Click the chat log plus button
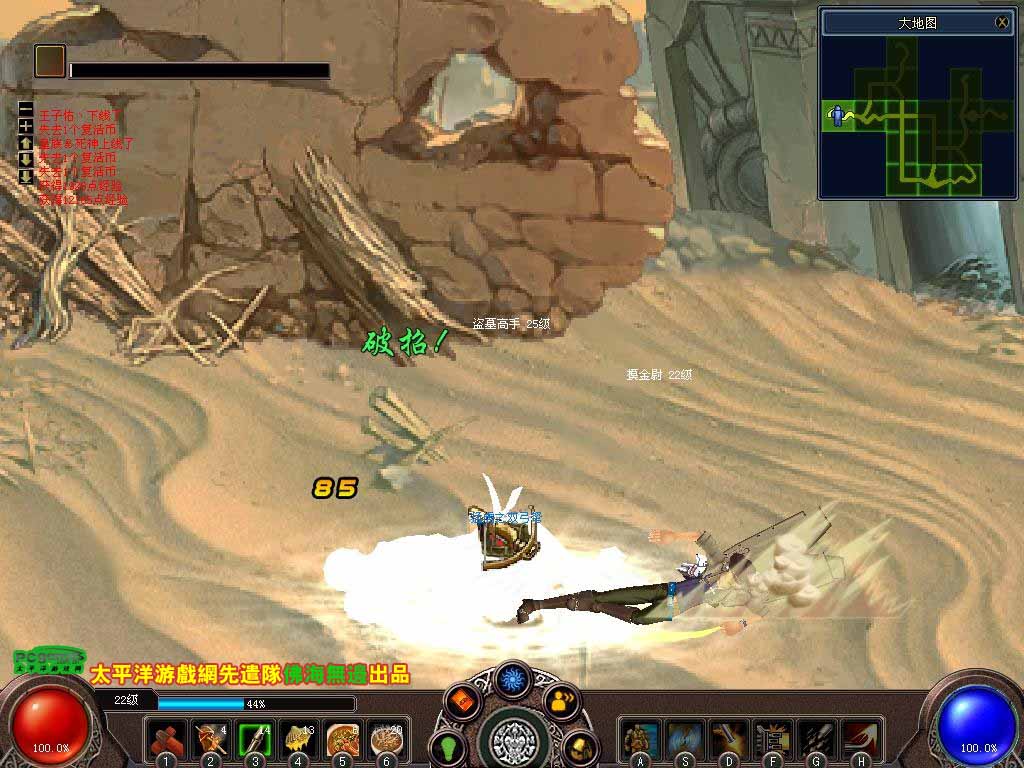Image resolution: width=1024 pixels, height=768 pixels. click(x=26, y=126)
